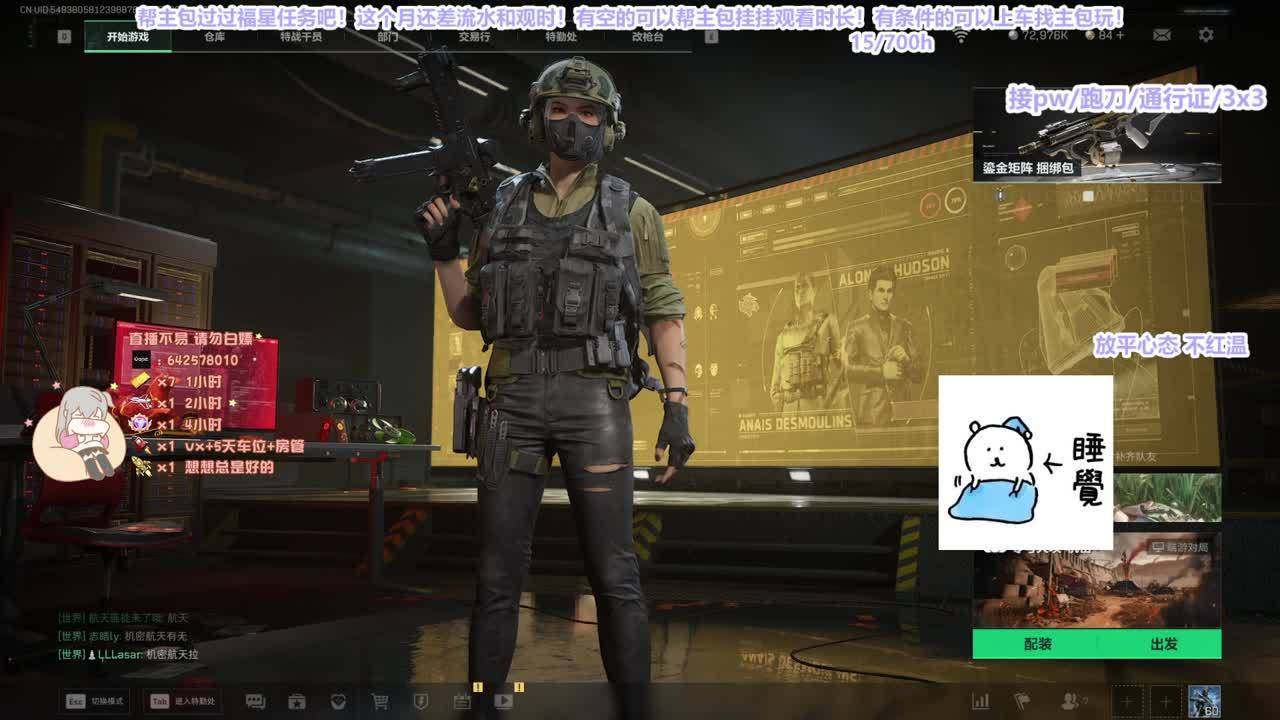This screenshot has height=720, width=1280.
Task: Select the 特战干员 operators tab
Action: pyautogui.click(x=301, y=37)
